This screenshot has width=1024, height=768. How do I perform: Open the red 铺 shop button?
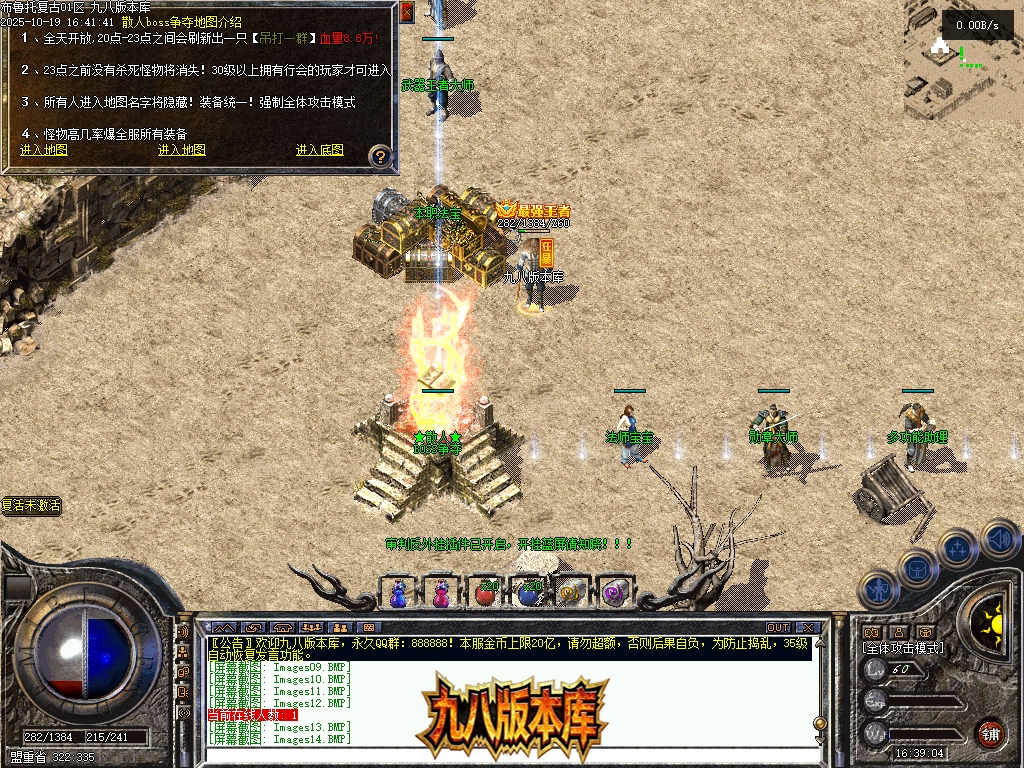tap(990, 734)
